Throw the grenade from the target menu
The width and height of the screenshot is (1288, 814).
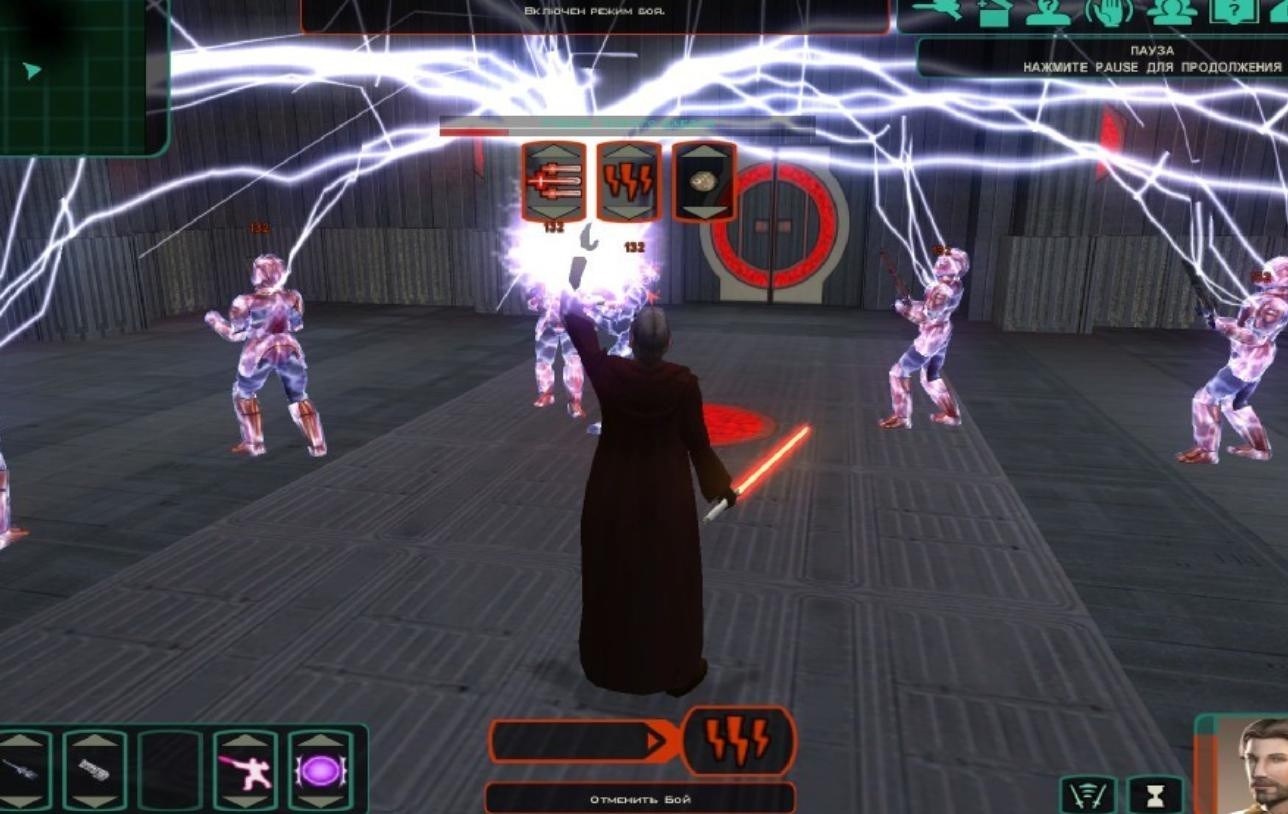coord(704,181)
